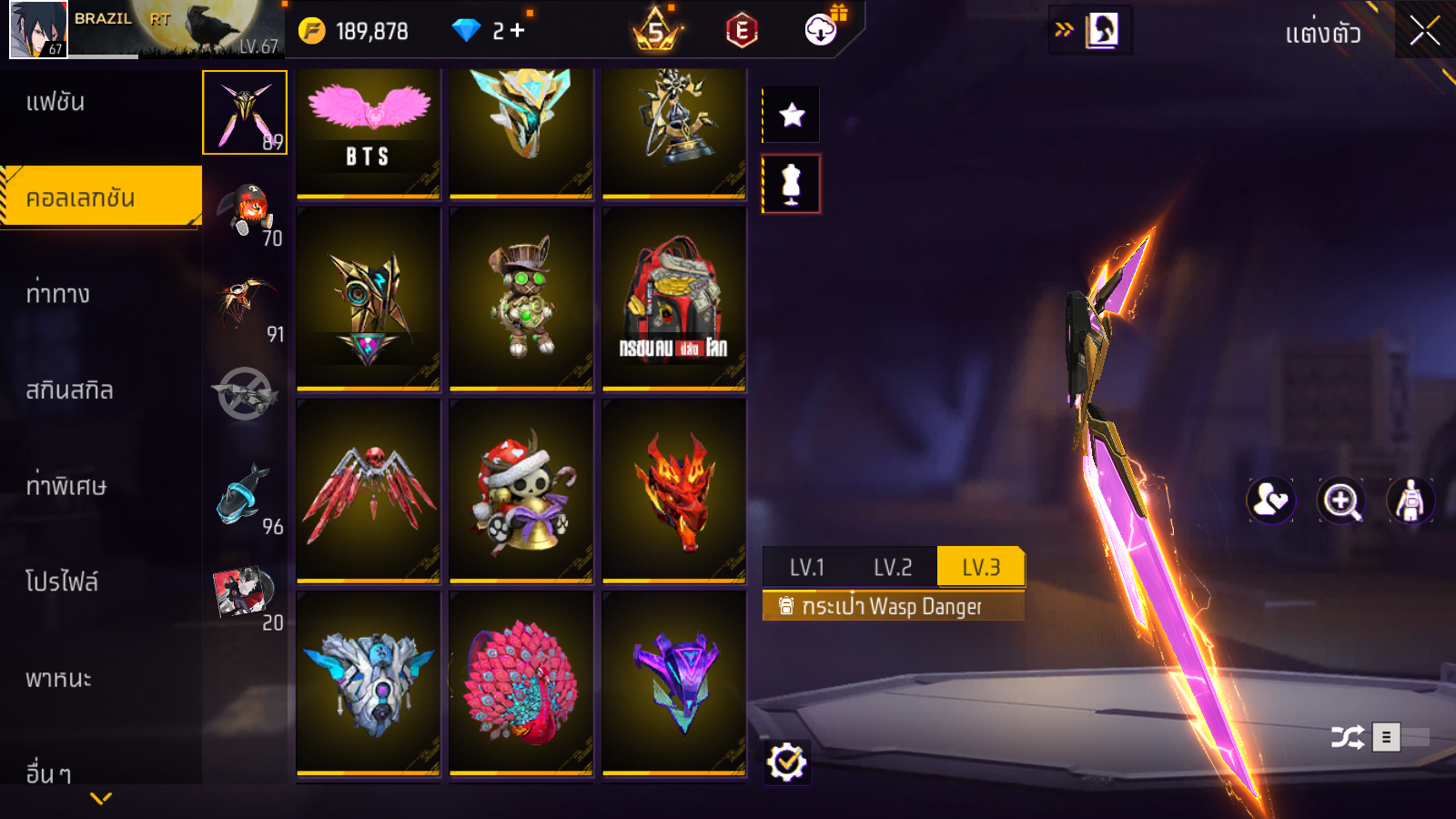Toggle the shuffle random outfit button
Image resolution: width=1456 pixels, height=819 pixels.
[1347, 737]
